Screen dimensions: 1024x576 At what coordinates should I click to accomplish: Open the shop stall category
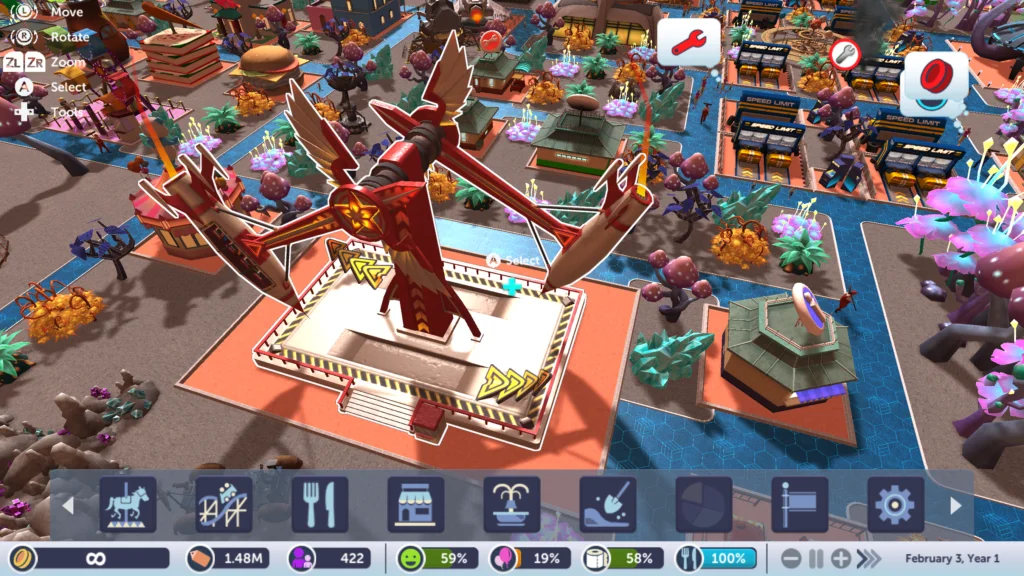[415, 505]
